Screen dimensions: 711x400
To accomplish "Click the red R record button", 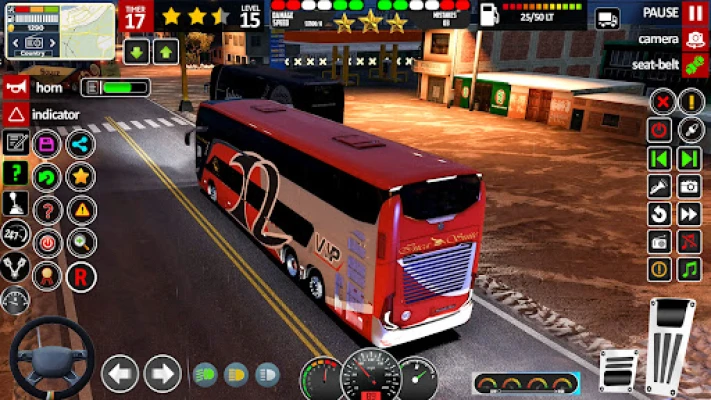I will click(x=81, y=275).
